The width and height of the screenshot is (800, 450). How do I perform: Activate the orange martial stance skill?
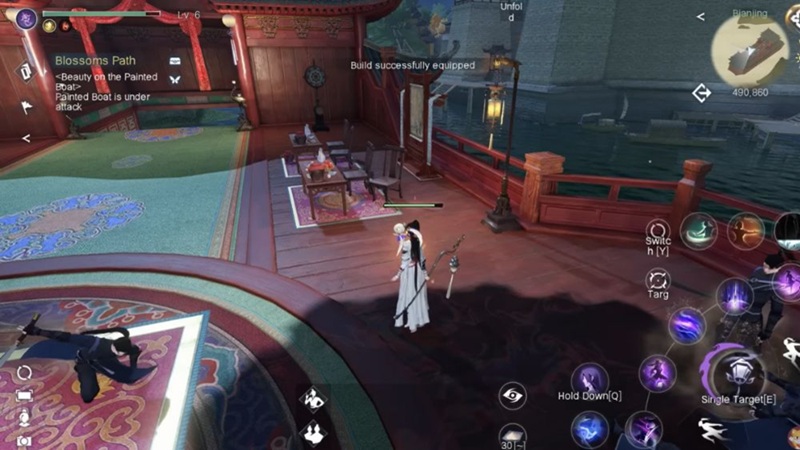point(744,230)
